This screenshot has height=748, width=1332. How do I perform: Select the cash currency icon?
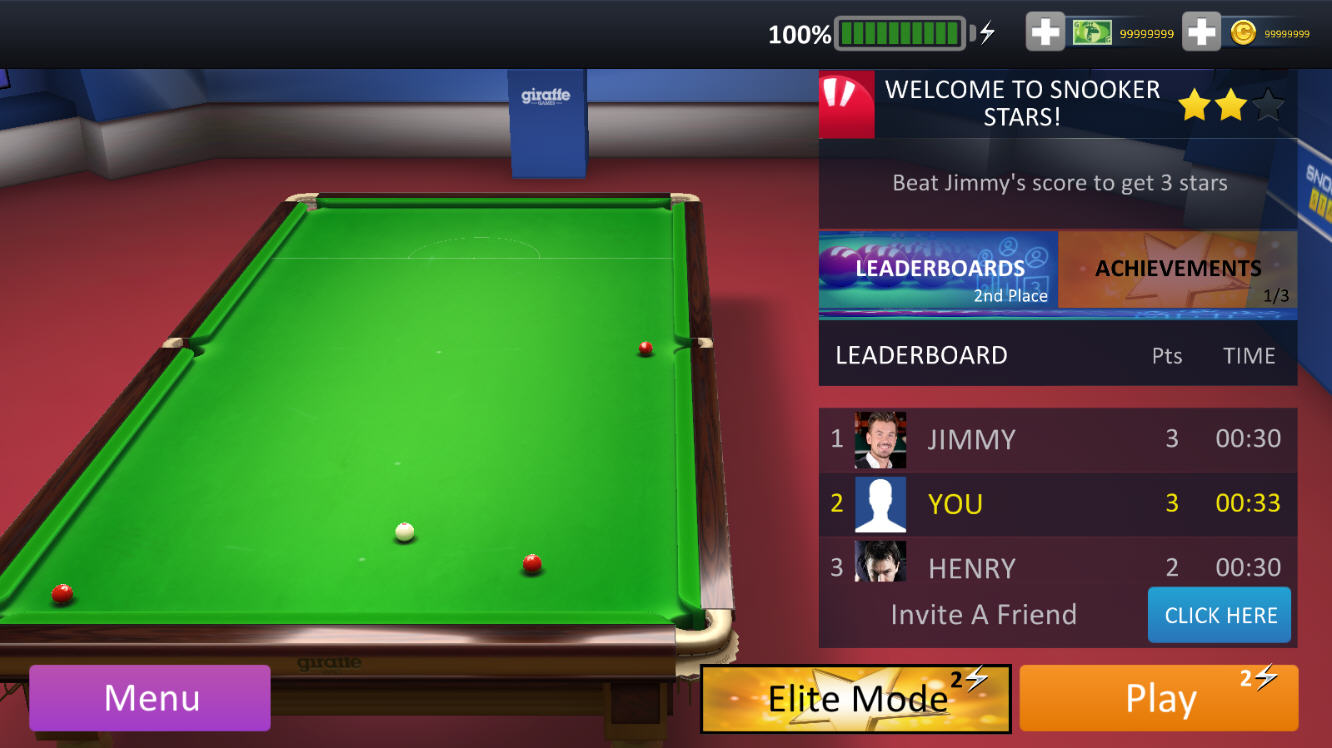tap(1092, 32)
